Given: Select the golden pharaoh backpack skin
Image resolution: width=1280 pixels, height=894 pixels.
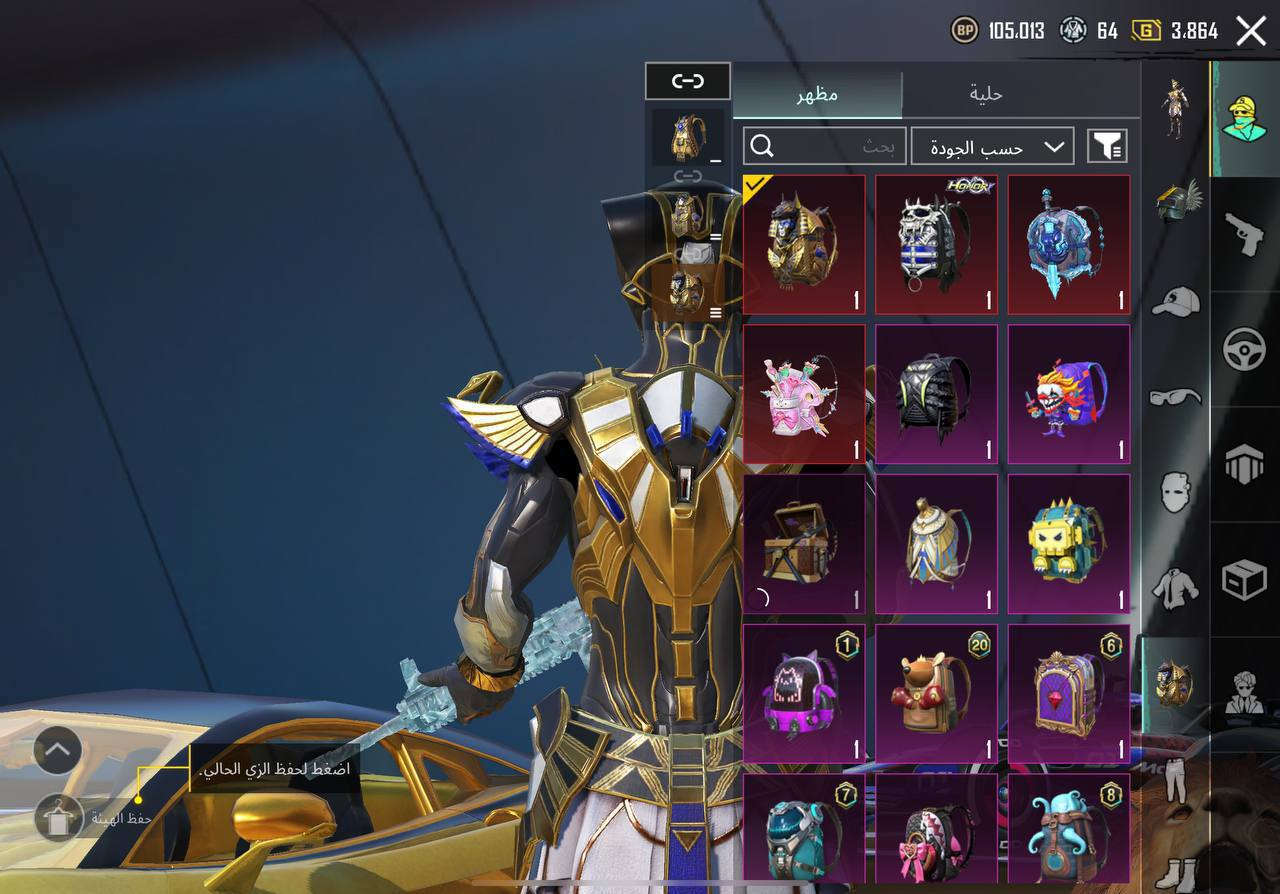Looking at the screenshot, I should click(804, 244).
